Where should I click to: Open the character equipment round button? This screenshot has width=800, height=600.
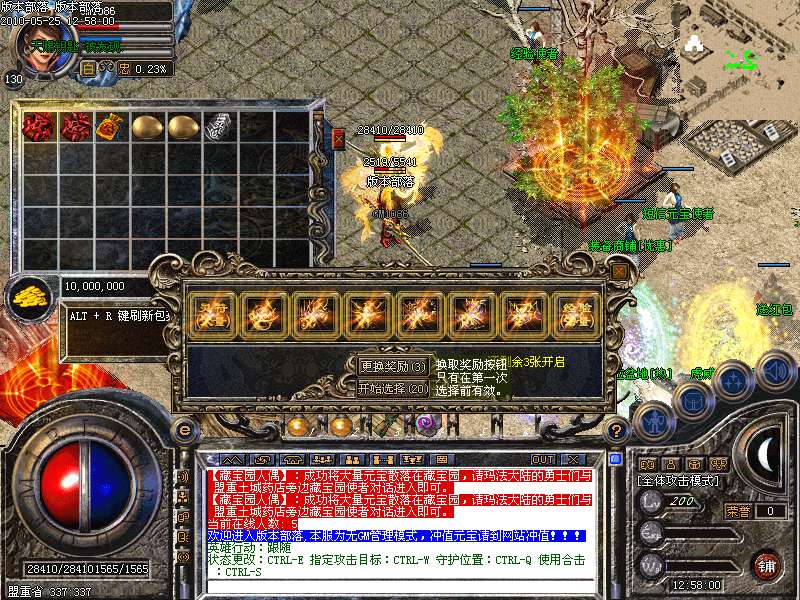click(x=652, y=420)
